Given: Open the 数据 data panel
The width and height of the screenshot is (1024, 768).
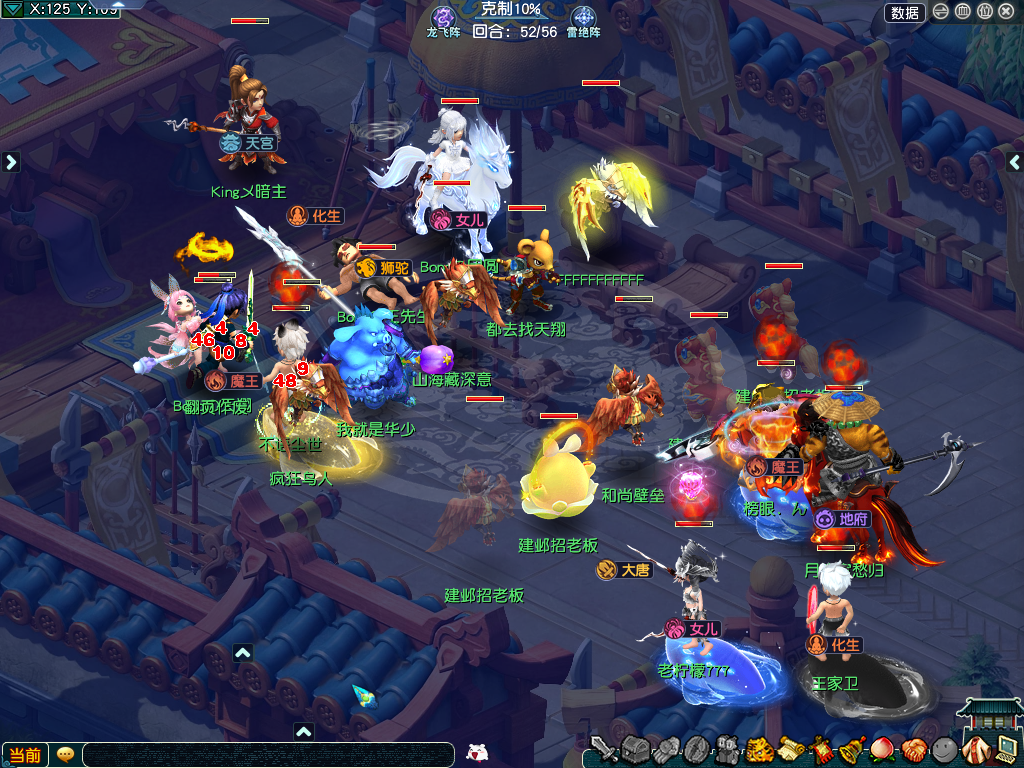Looking at the screenshot, I should coord(905,12).
